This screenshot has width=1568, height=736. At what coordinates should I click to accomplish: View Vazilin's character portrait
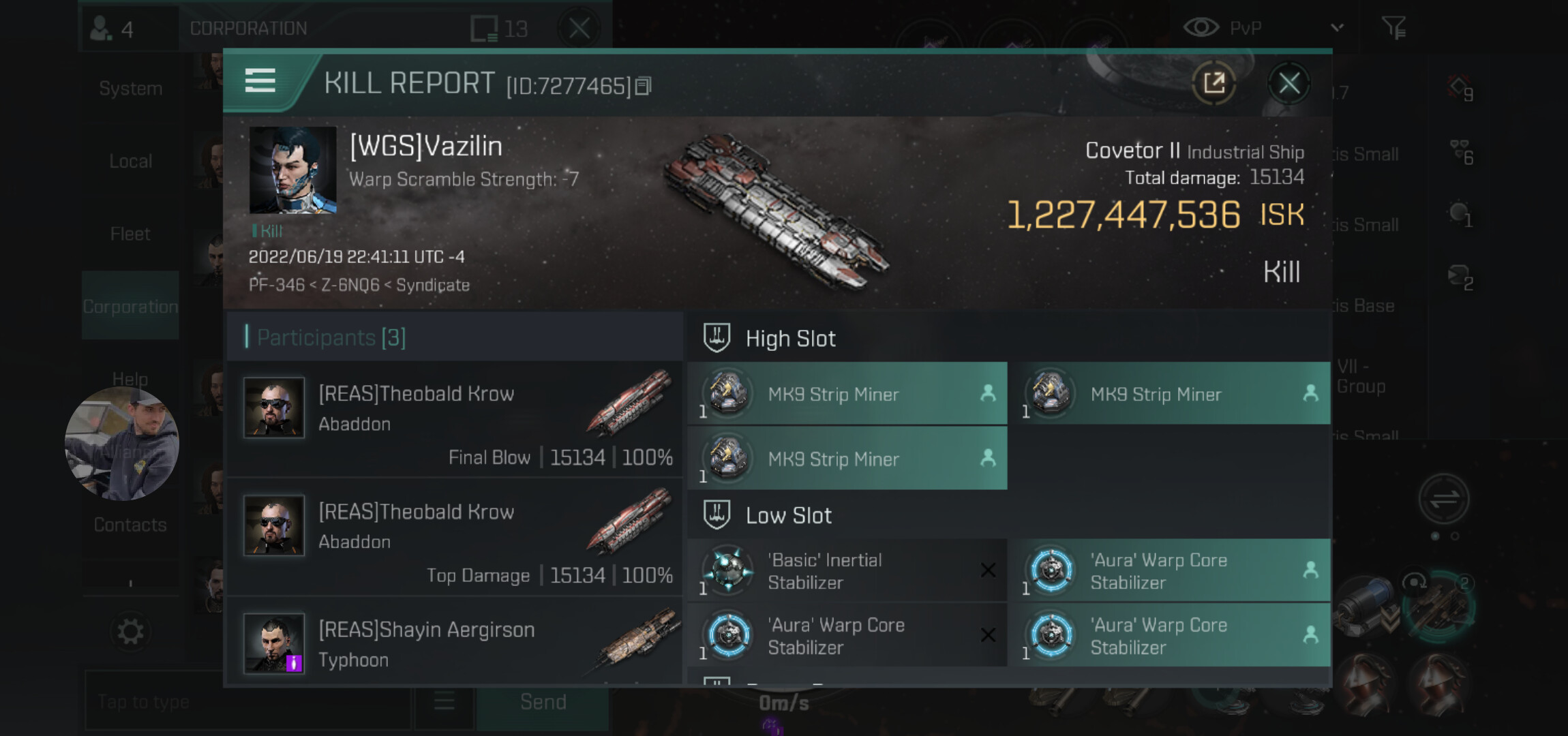[292, 170]
